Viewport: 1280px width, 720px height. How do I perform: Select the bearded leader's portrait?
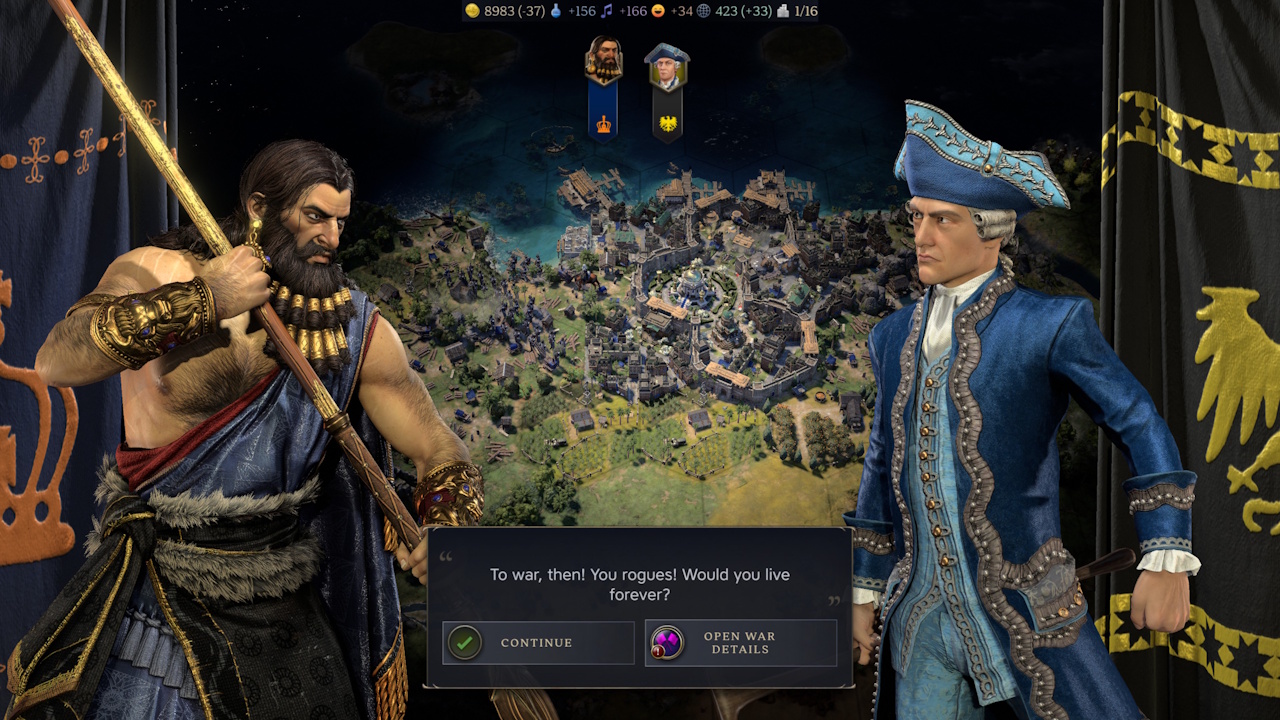[604, 60]
